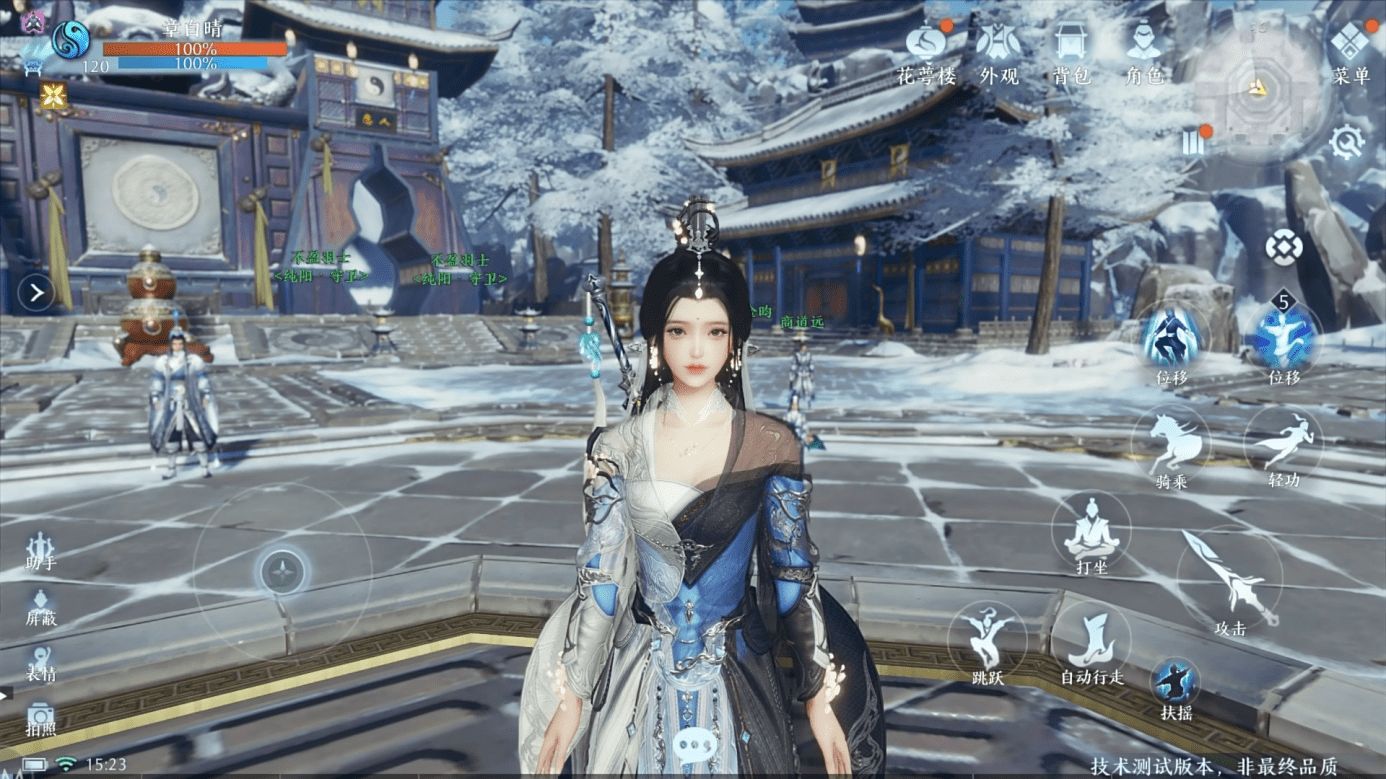
Task: Open settings via the gear wrench icon
Action: (1346, 142)
